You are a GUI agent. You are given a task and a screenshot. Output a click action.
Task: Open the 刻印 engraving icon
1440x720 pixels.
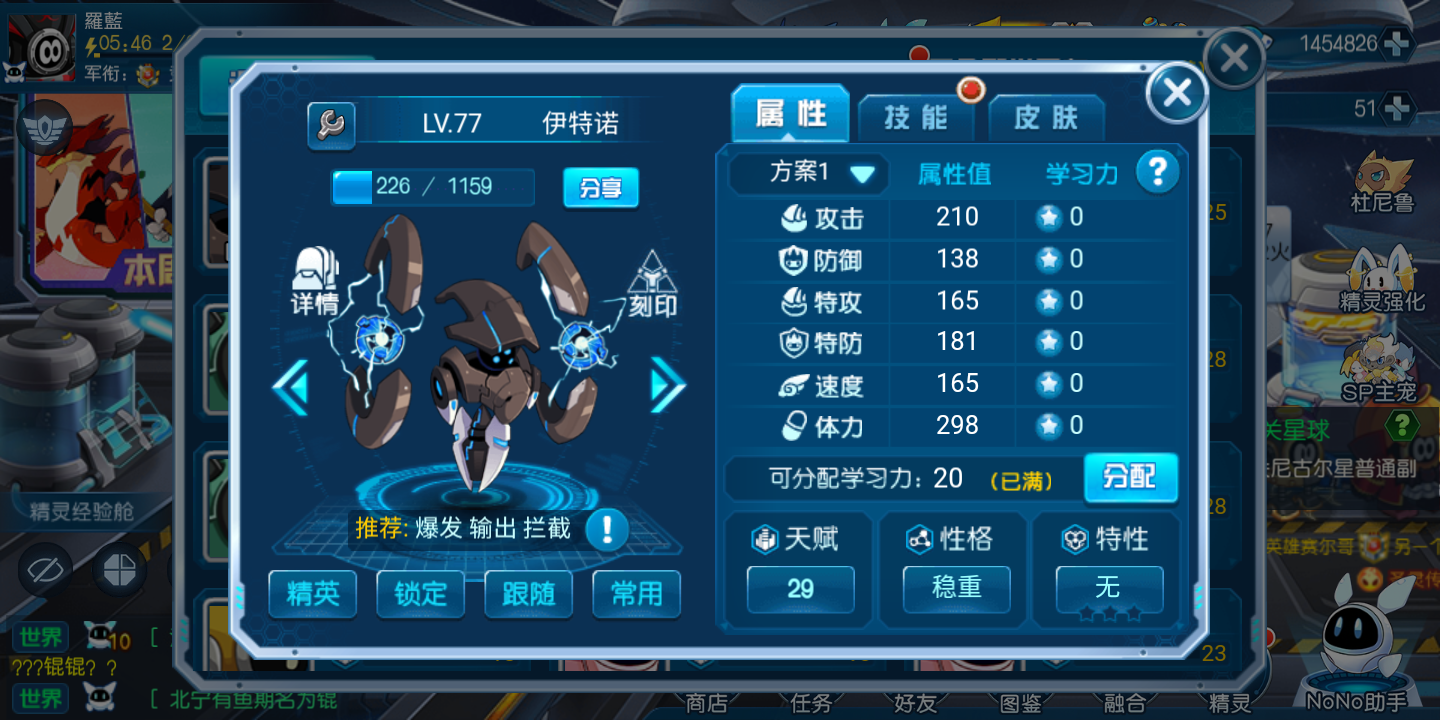652,284
